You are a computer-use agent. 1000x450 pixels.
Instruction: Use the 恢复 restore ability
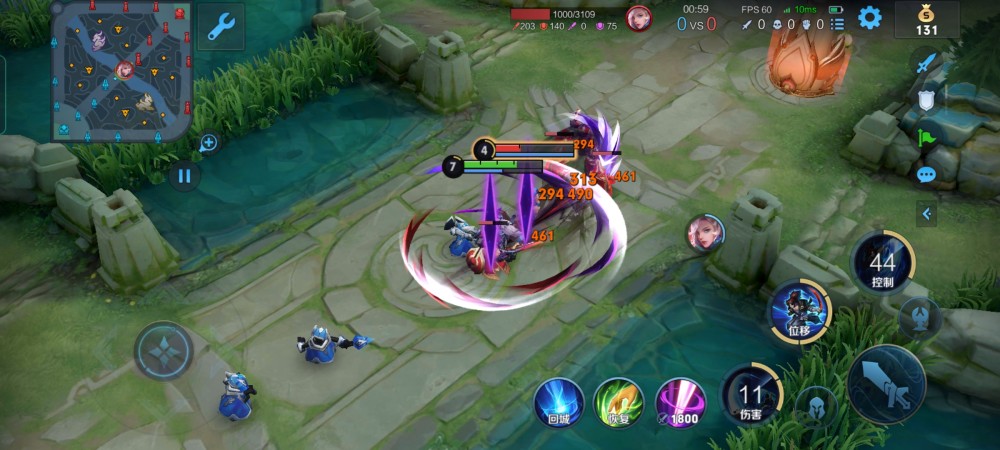click(618, 402)
